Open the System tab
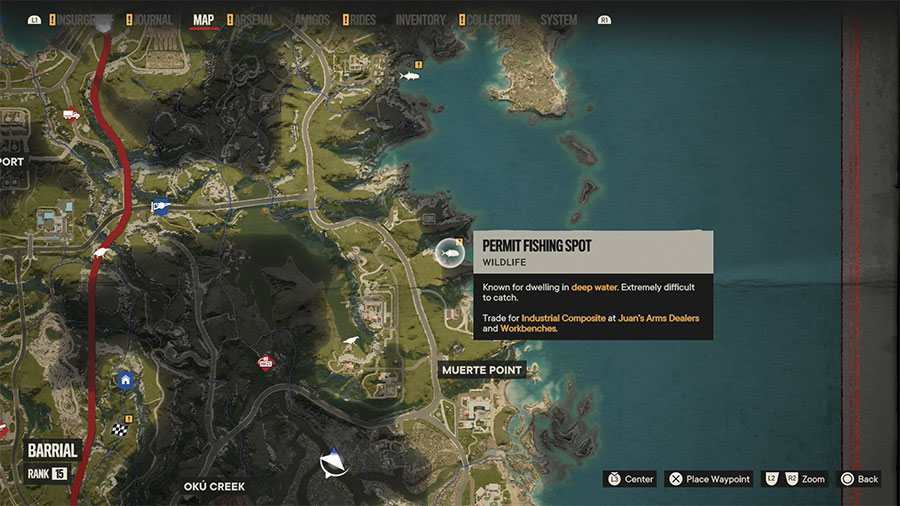The height and width of the screenshot is (506, 900). pos(558,20)
